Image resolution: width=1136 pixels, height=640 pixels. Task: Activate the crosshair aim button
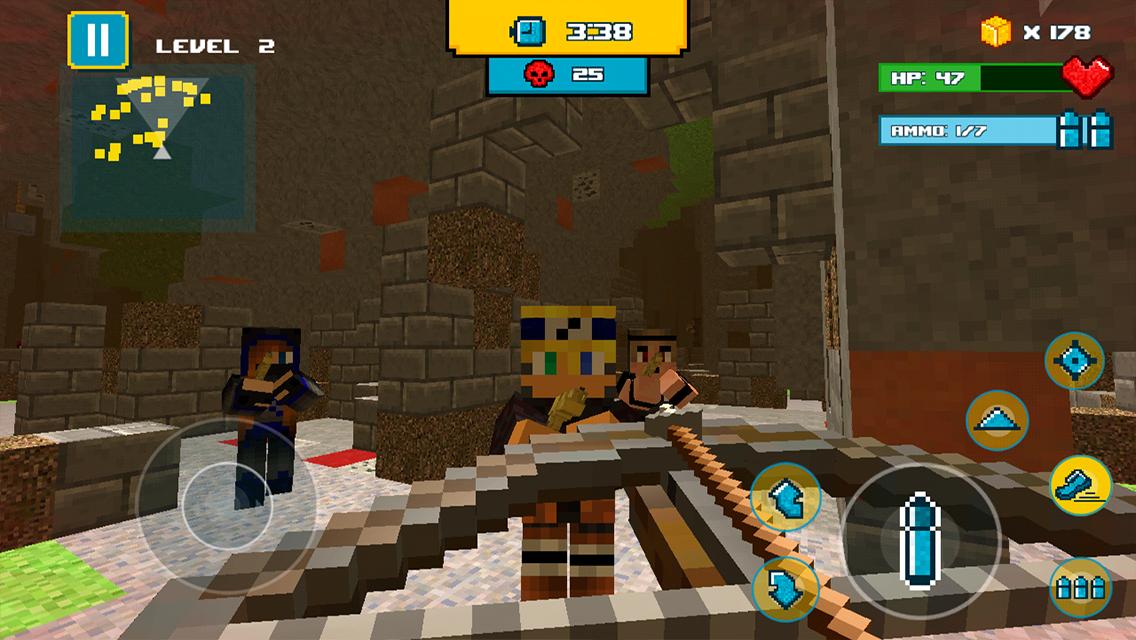1074,361
